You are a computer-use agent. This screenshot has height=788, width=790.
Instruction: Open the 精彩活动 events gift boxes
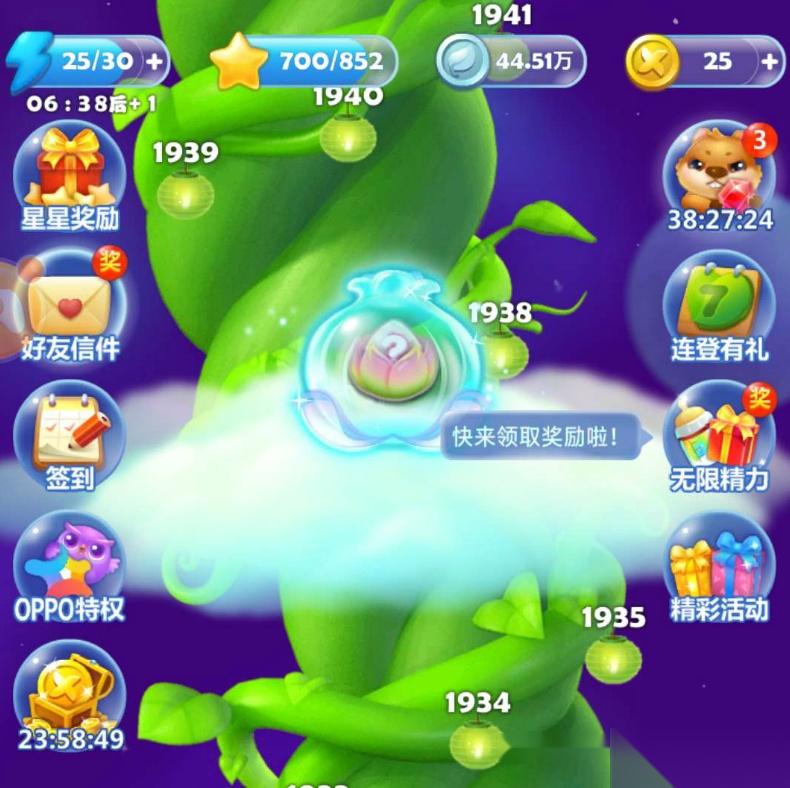click(720, 567)
